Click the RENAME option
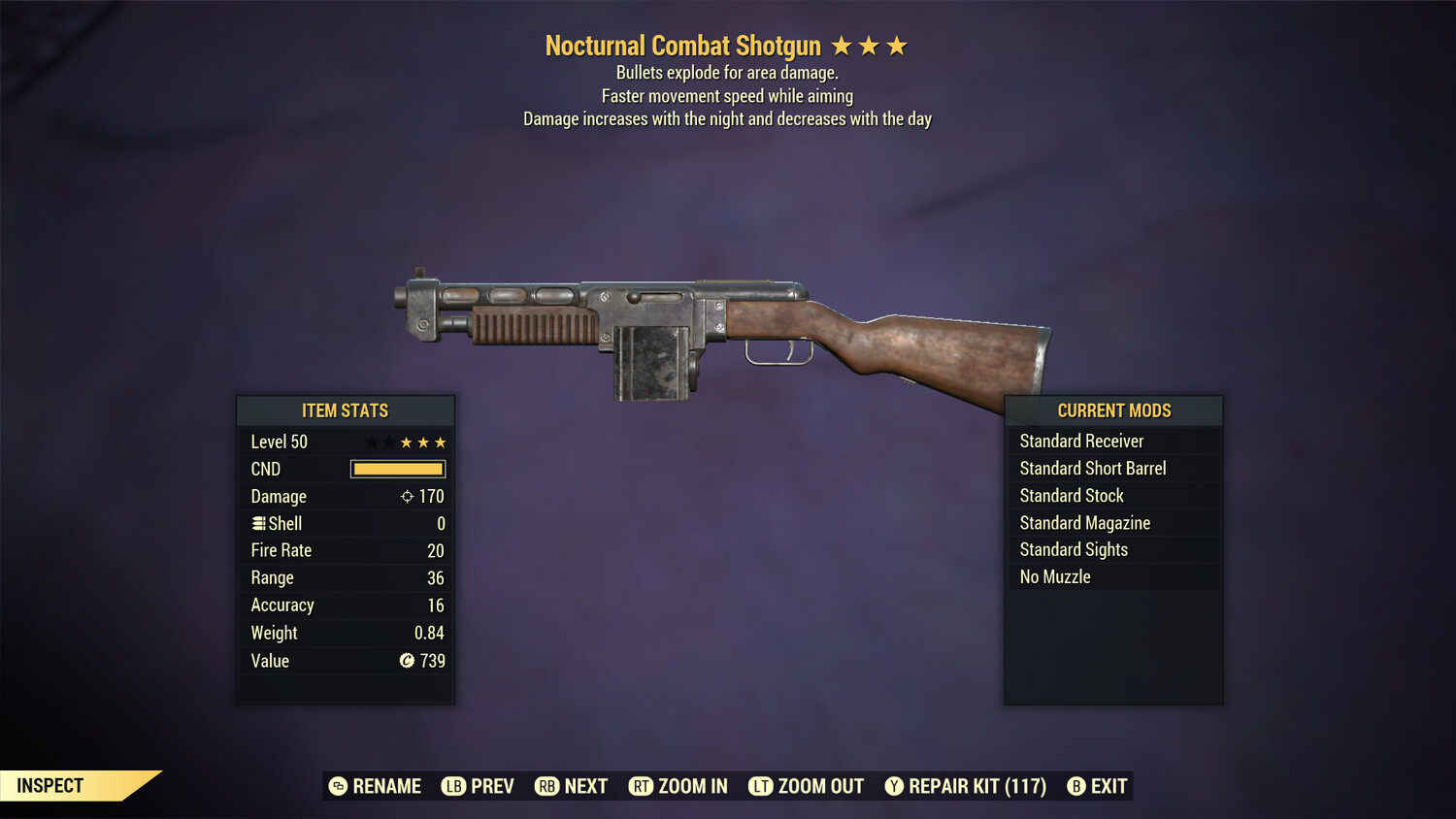1456x819 pixels. pos(386,786)
